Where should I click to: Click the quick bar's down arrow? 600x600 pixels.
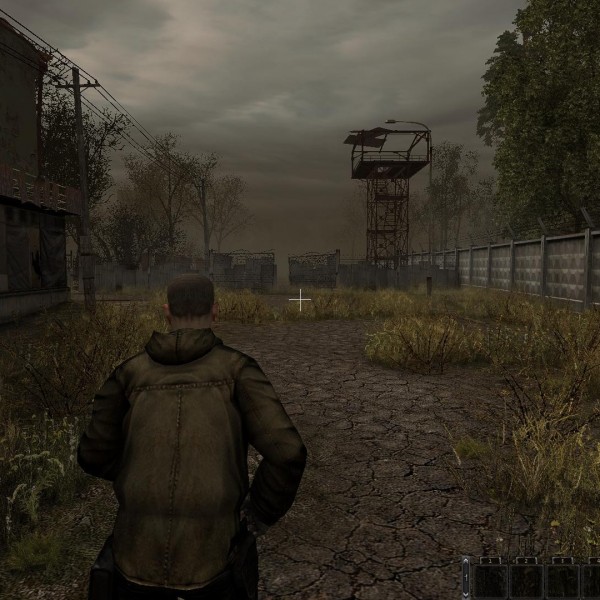[466, 592]
